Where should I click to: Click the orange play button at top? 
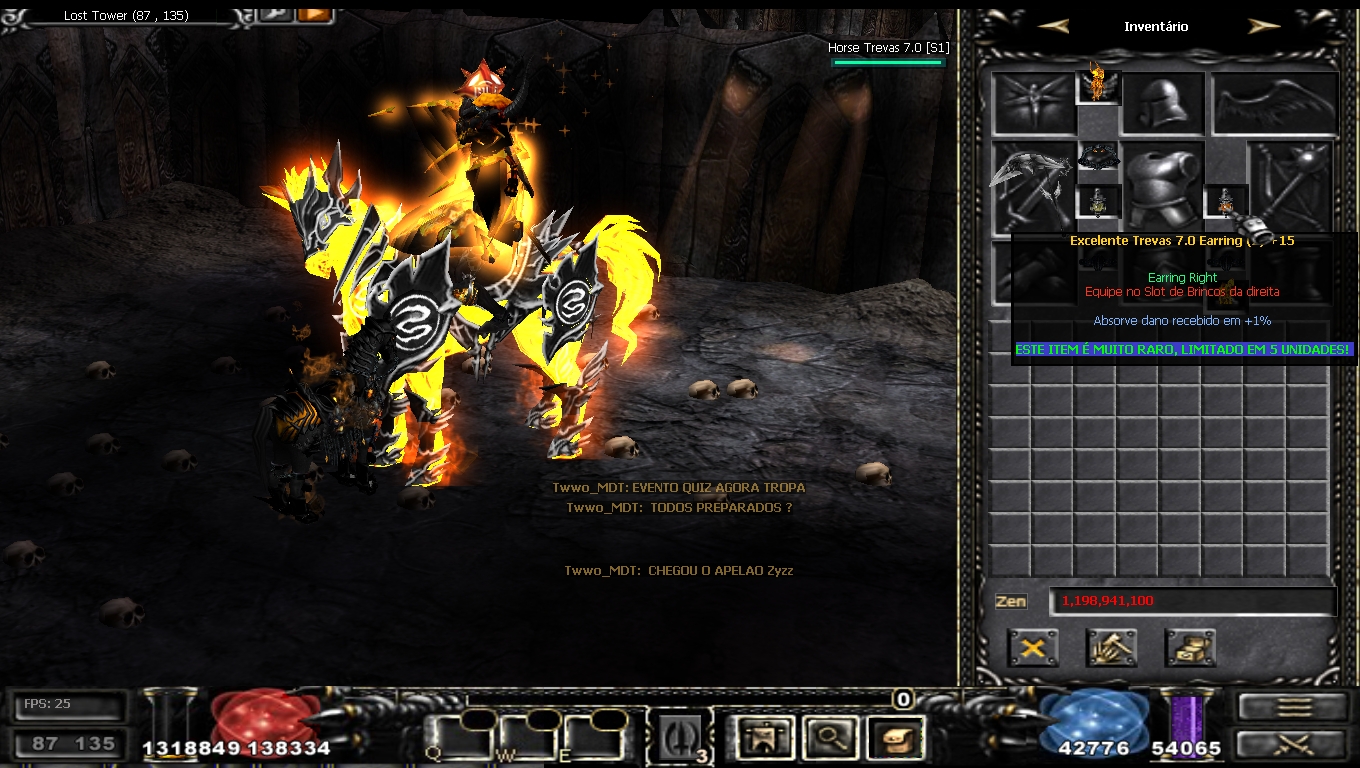pos(314,14)
